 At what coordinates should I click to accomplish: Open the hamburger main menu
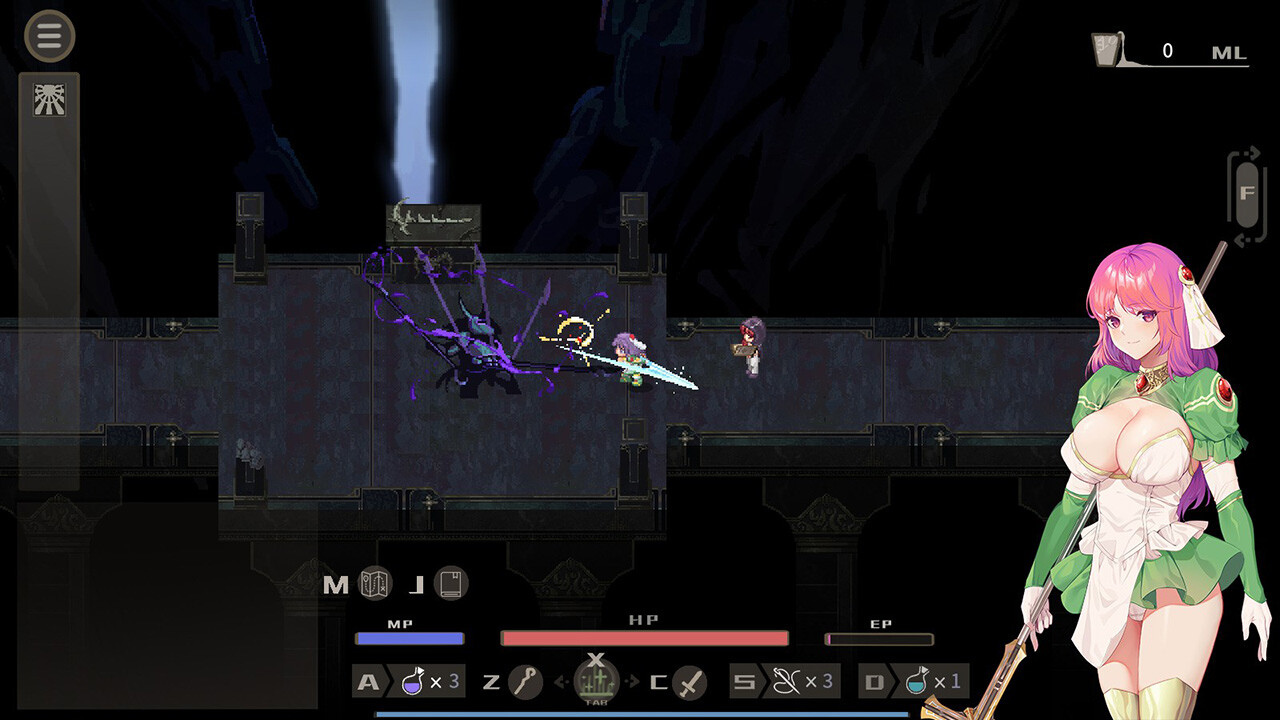(49, 36)
